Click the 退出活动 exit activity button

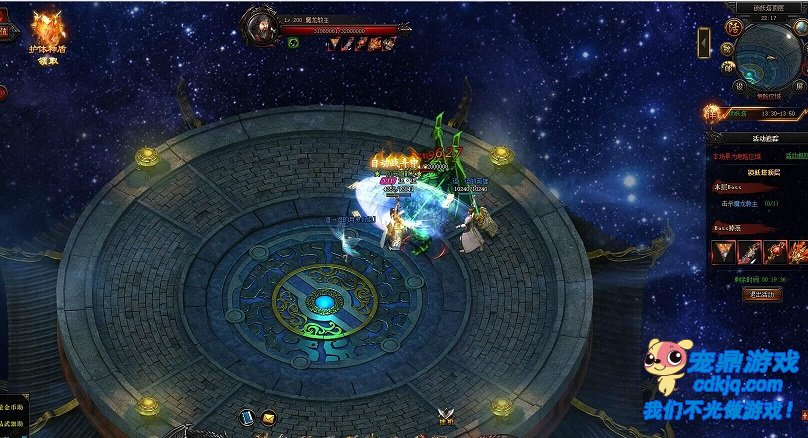(x=763, y=294)
